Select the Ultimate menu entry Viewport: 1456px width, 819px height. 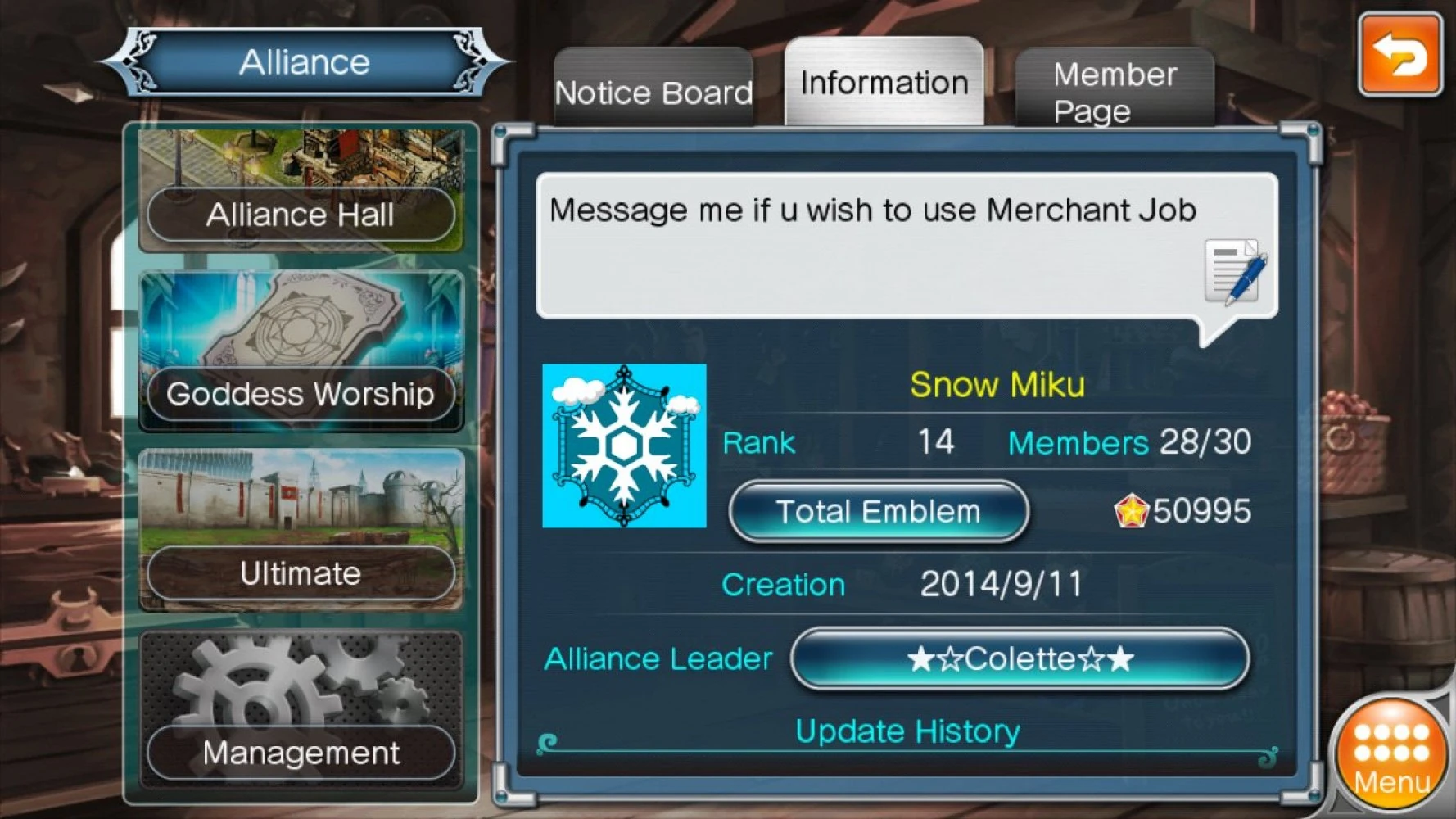(301, 573)
